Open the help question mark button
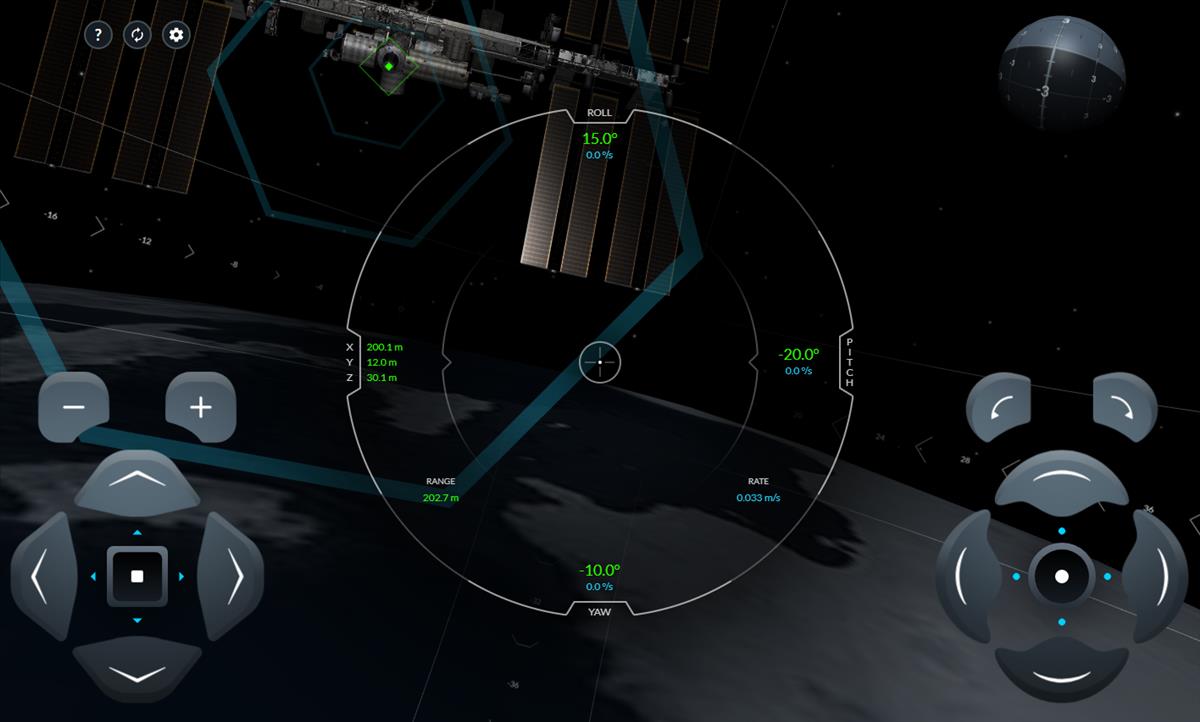Screen dimensions: 1200x722 click(x=97, y=35)
